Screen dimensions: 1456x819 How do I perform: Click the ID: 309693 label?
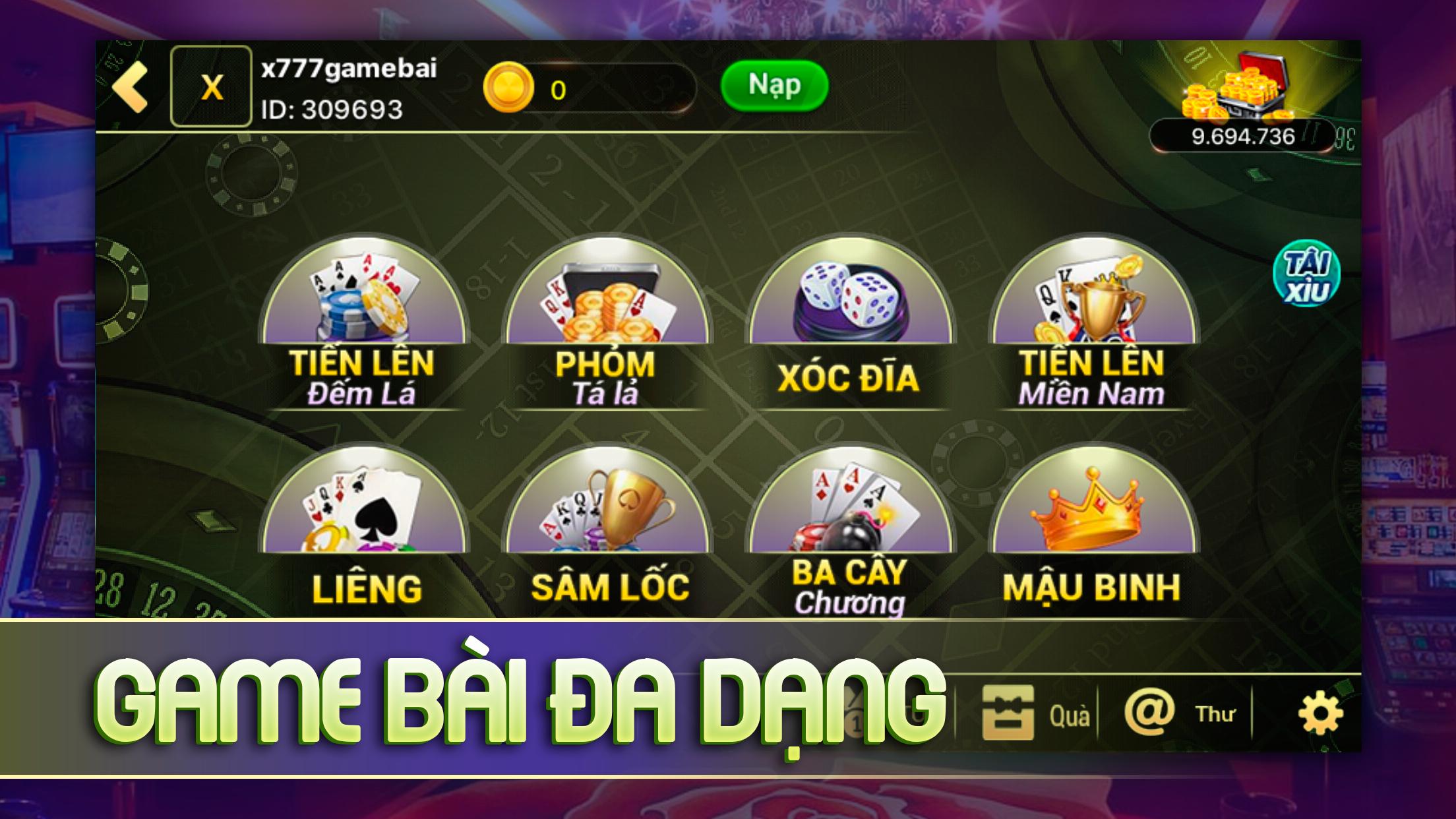(333, 109)
